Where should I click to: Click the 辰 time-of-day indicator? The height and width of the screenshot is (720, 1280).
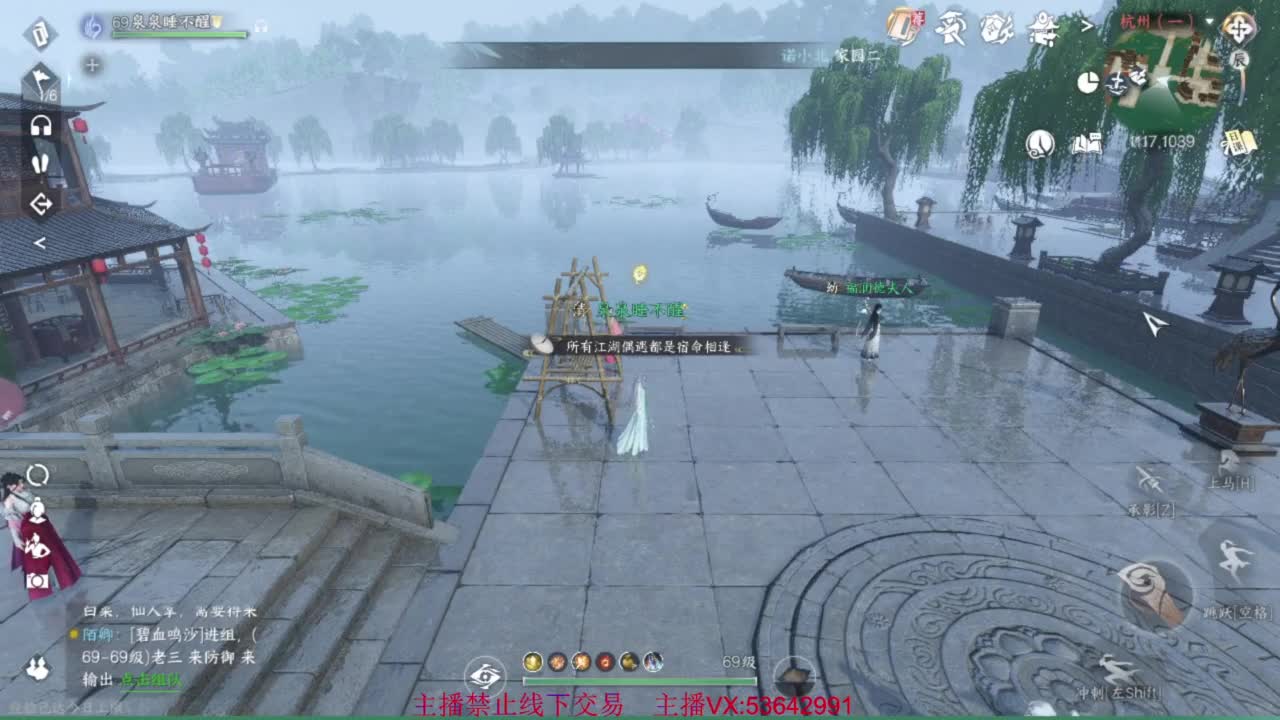(x=1240, y=60)
